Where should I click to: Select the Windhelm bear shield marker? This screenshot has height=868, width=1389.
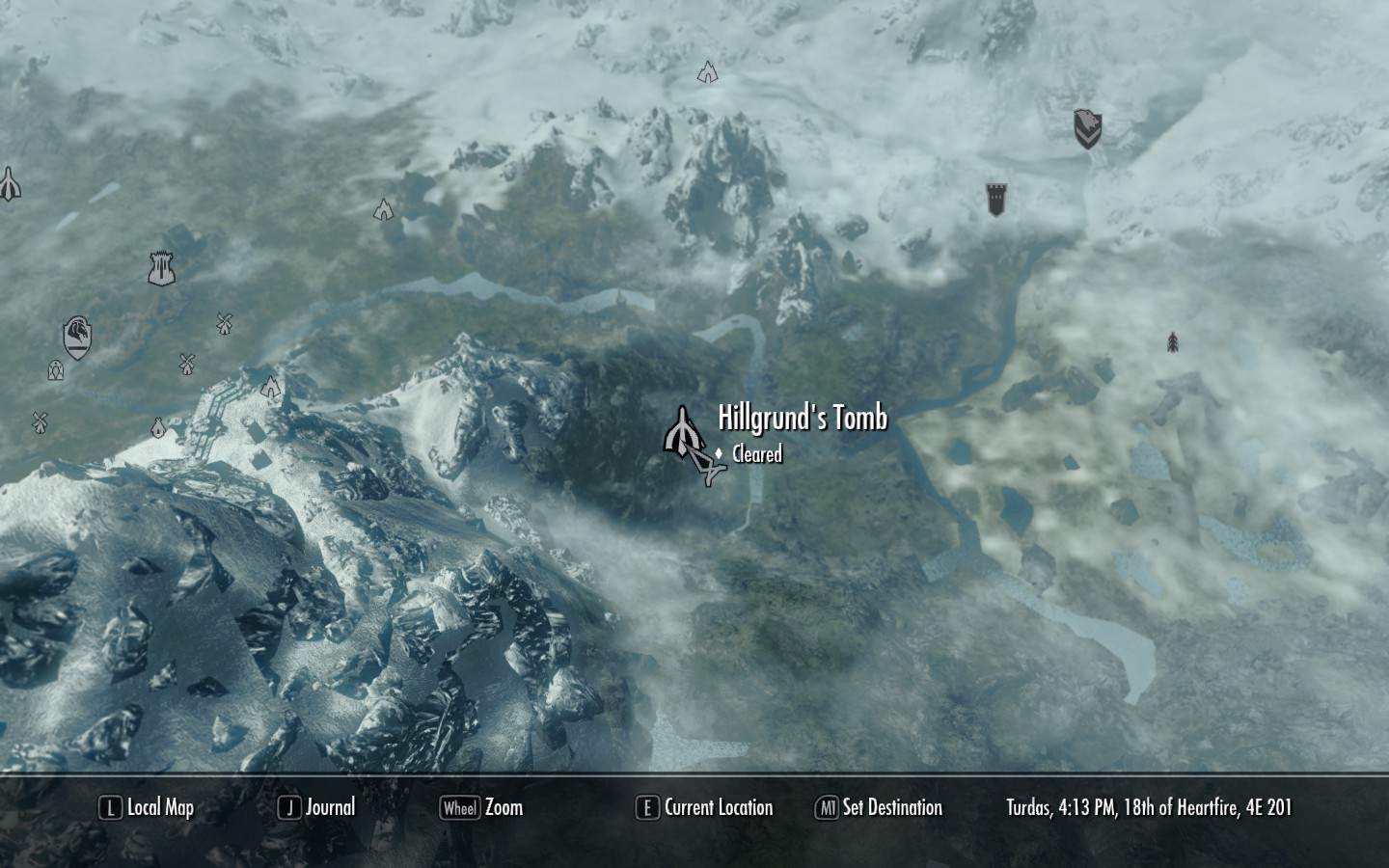click(x=1087, y=128)
